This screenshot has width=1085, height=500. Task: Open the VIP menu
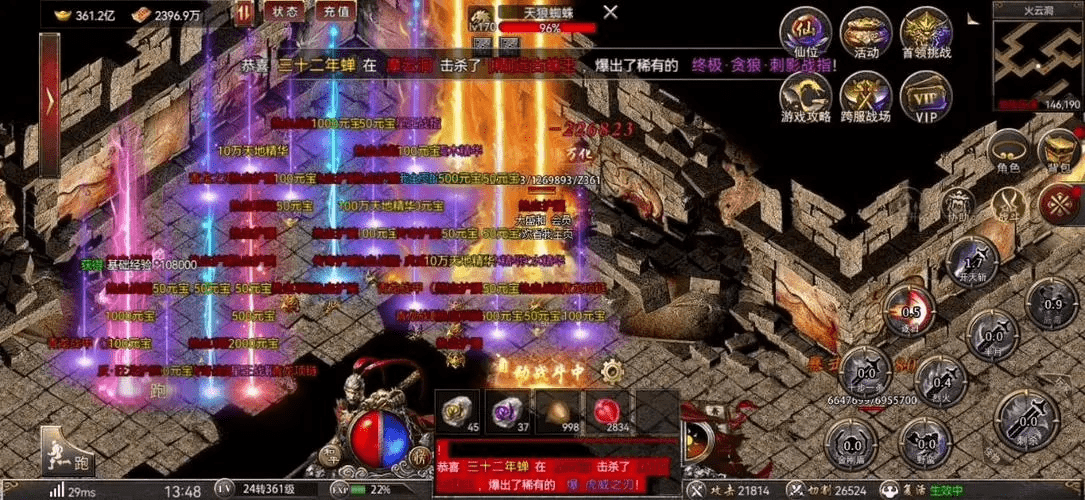coord(925,97)
